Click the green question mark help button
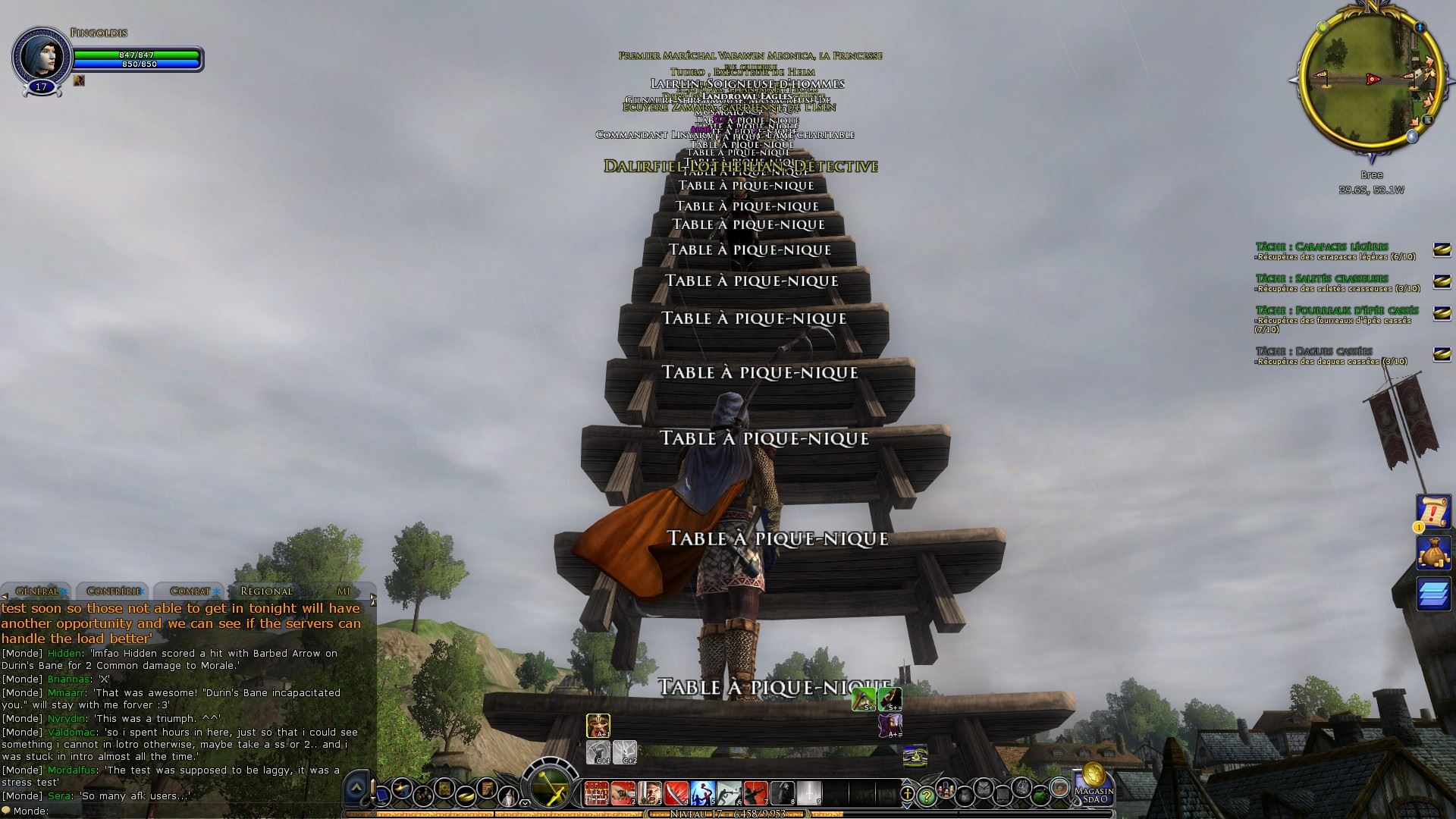 pos(925,795)
